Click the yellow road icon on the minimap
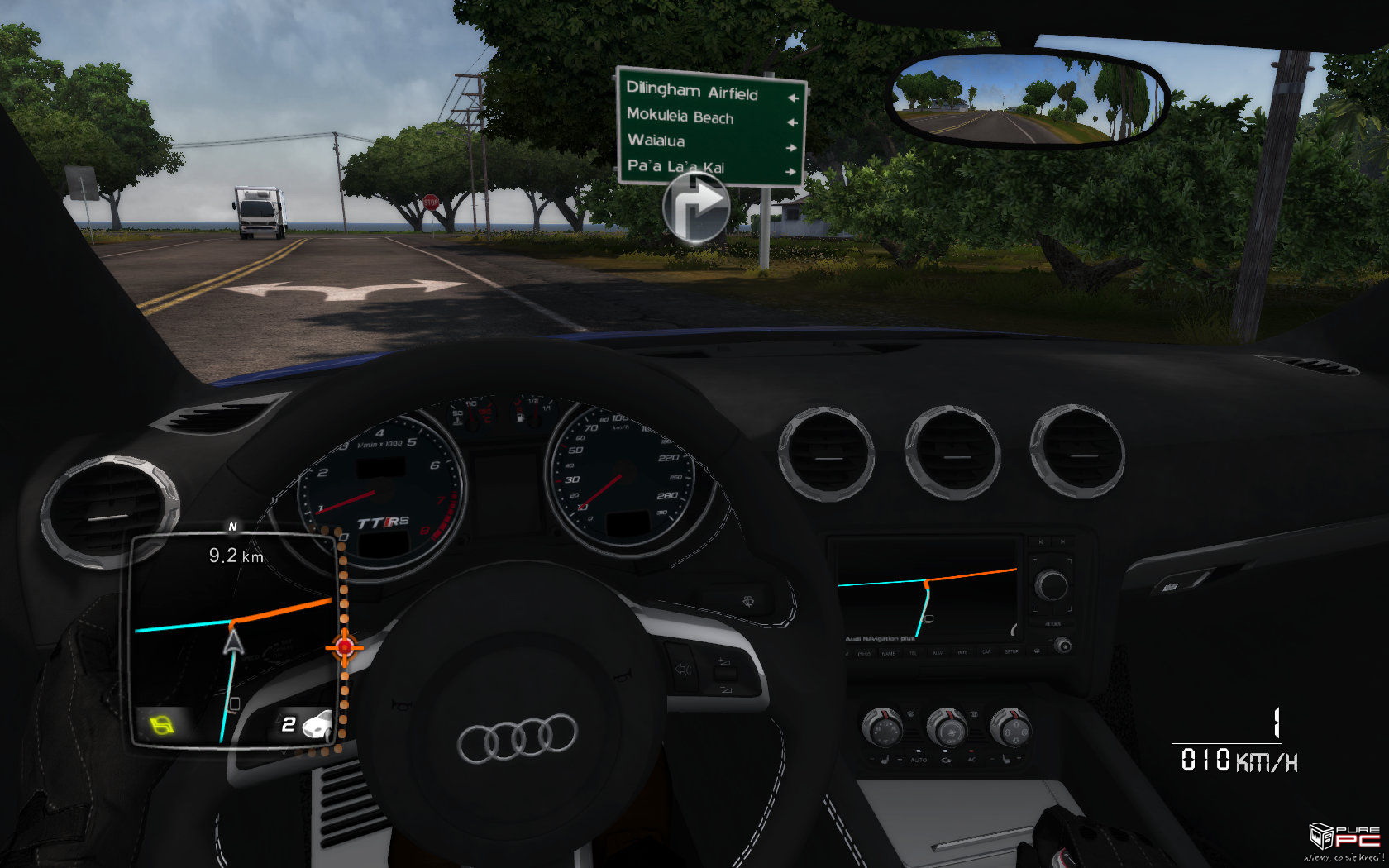Image resolution: width=1389 pixels, height=868 pixels. (164, 727)
